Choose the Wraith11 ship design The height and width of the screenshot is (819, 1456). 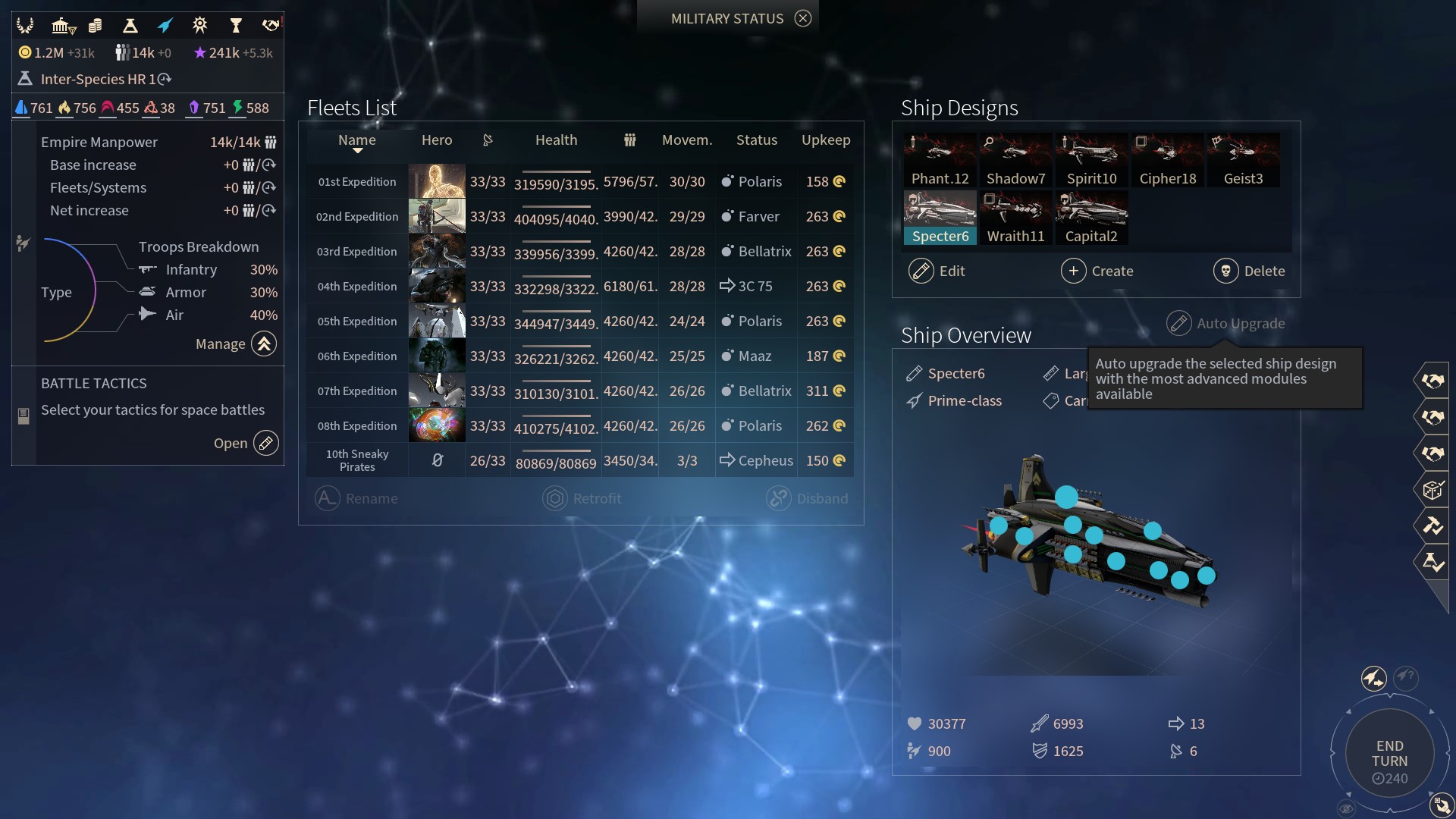(1015, 218)
